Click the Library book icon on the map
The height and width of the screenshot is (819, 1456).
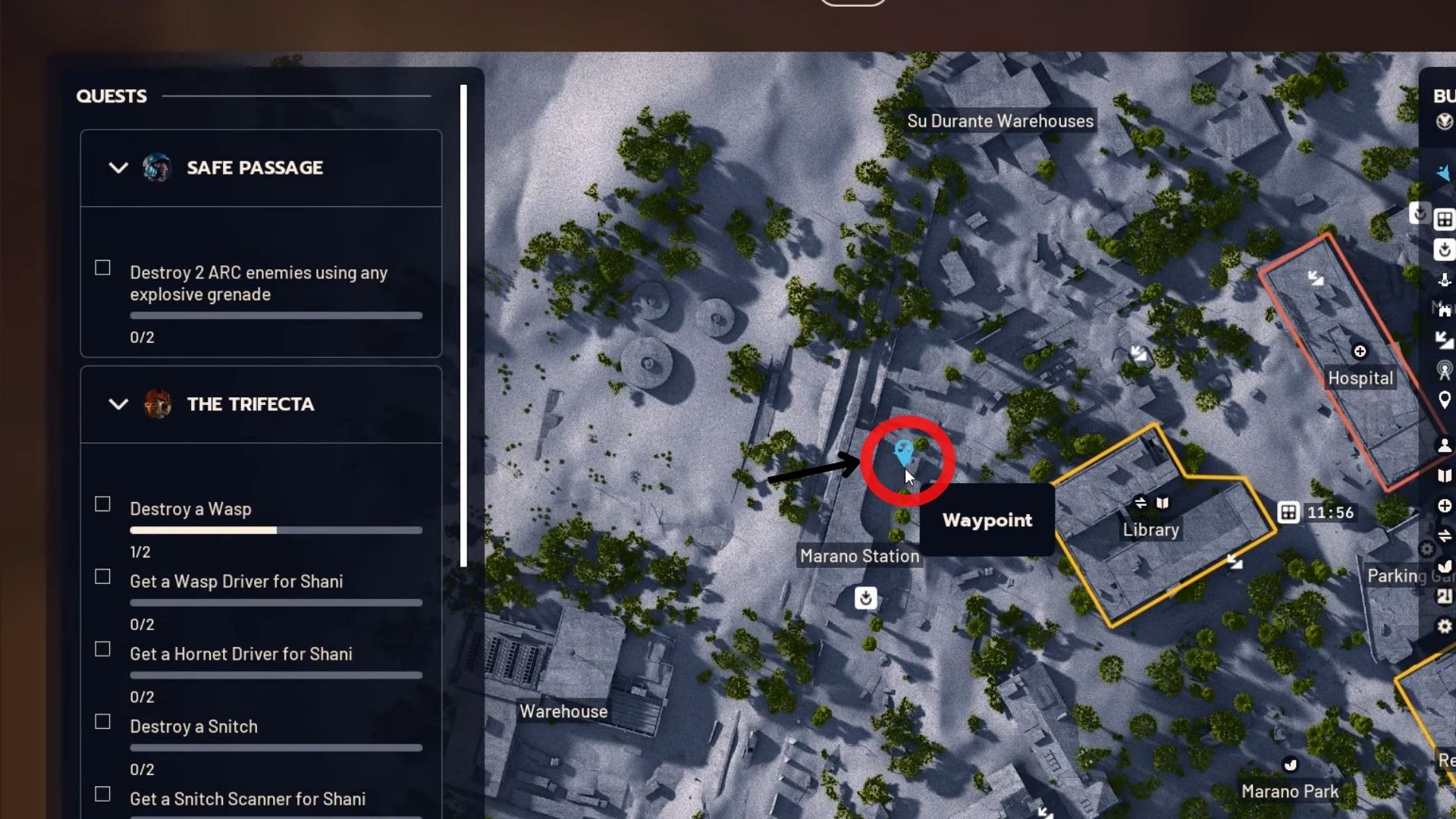1162,502
